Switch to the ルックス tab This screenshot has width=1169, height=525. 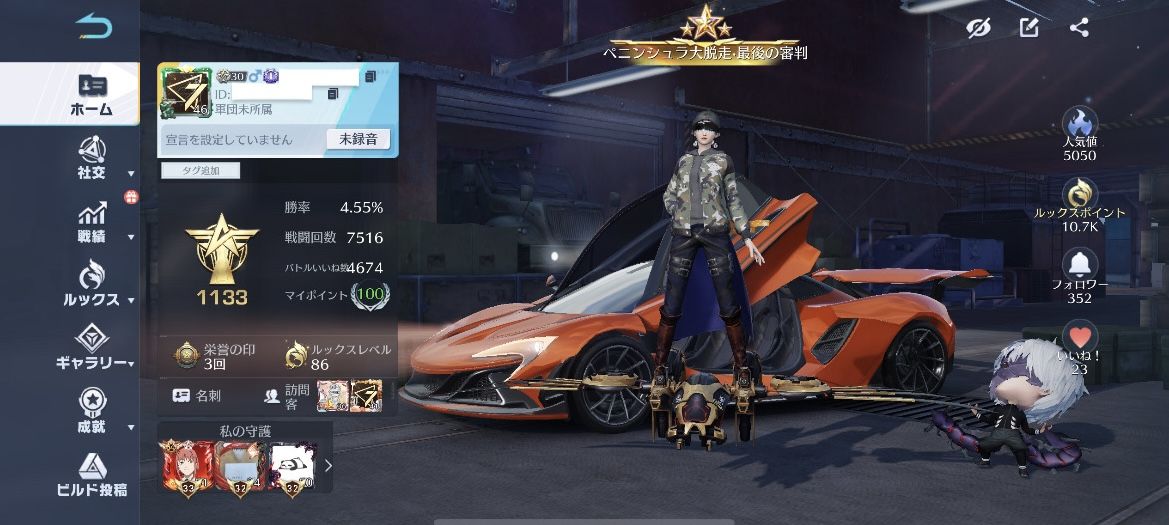pyautogui.click(x=92, y=284)
